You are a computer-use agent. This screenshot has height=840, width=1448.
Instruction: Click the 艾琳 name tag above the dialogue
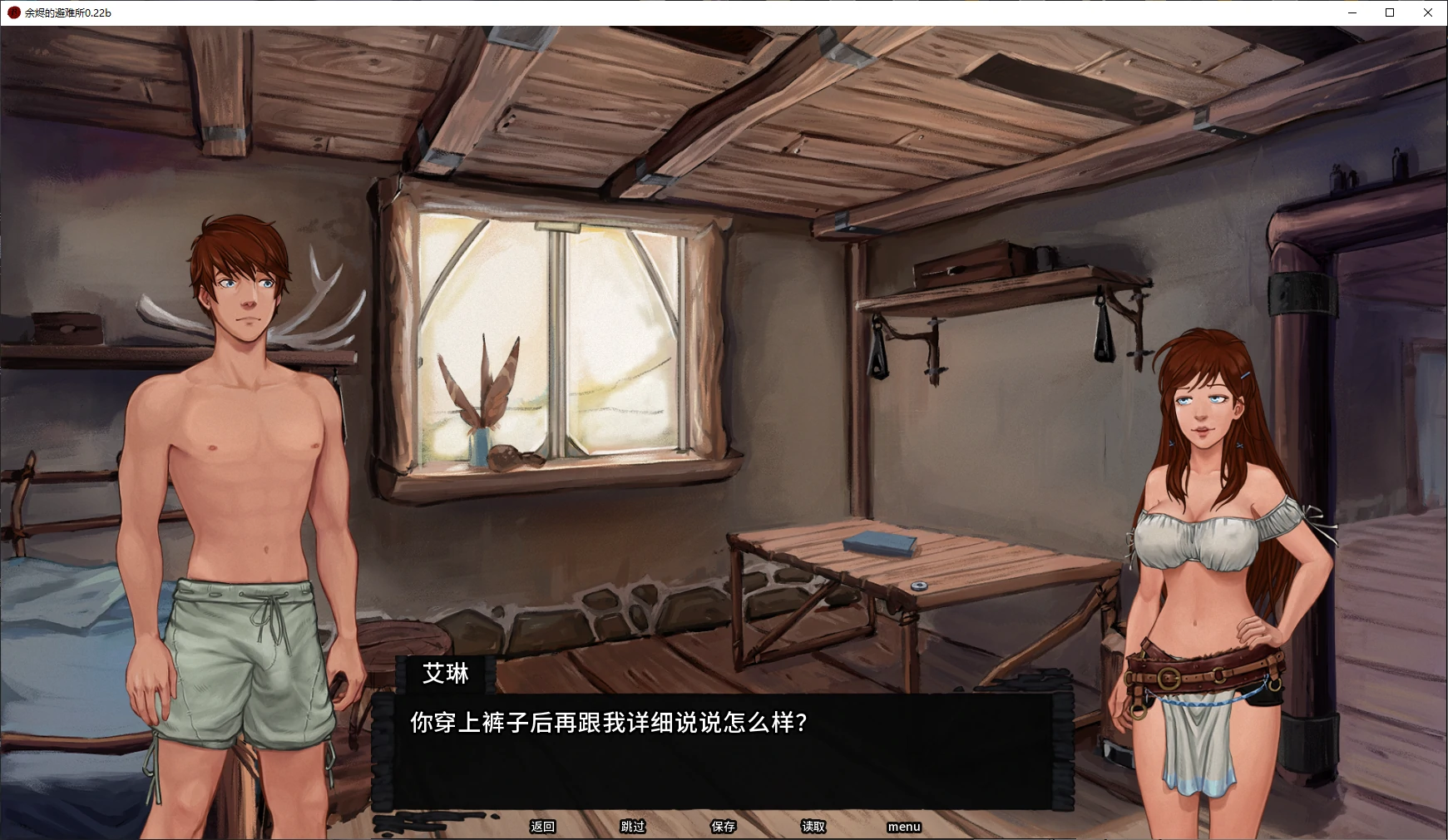pyautogui.click(x=447, y=674)
